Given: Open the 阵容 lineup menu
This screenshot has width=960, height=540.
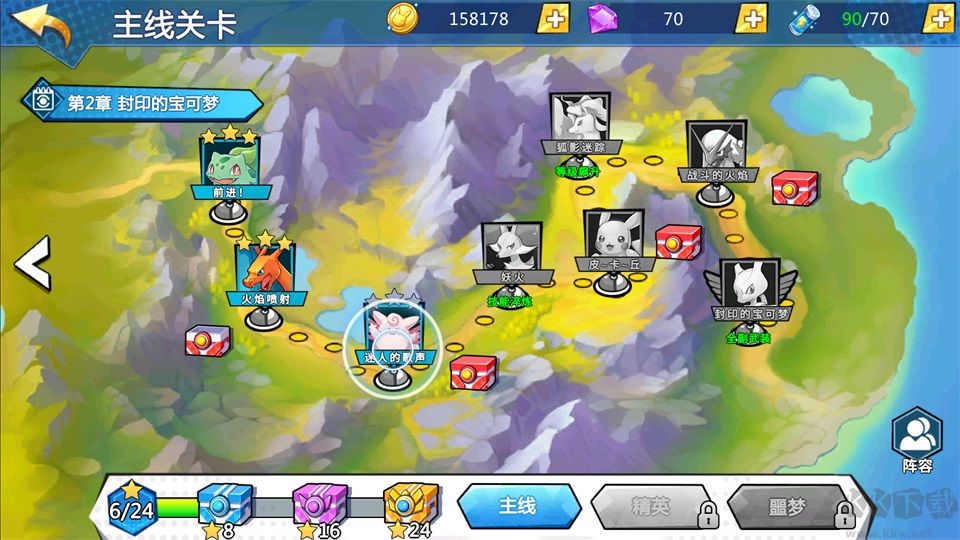Looking at the screenshot, I should pos(916,439).
